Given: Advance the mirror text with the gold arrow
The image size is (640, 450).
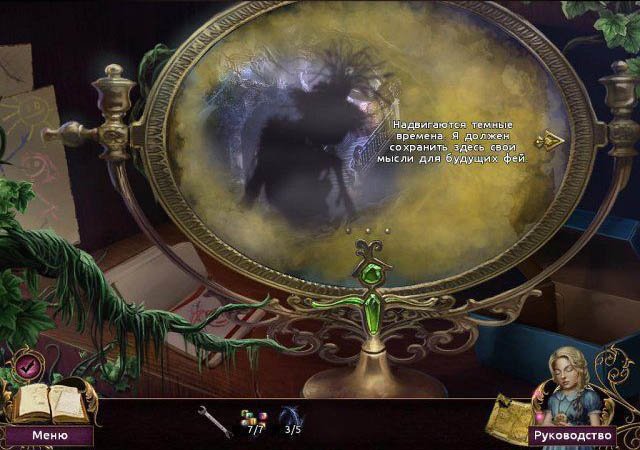Looking at the screenshot, I should point(549,141).
